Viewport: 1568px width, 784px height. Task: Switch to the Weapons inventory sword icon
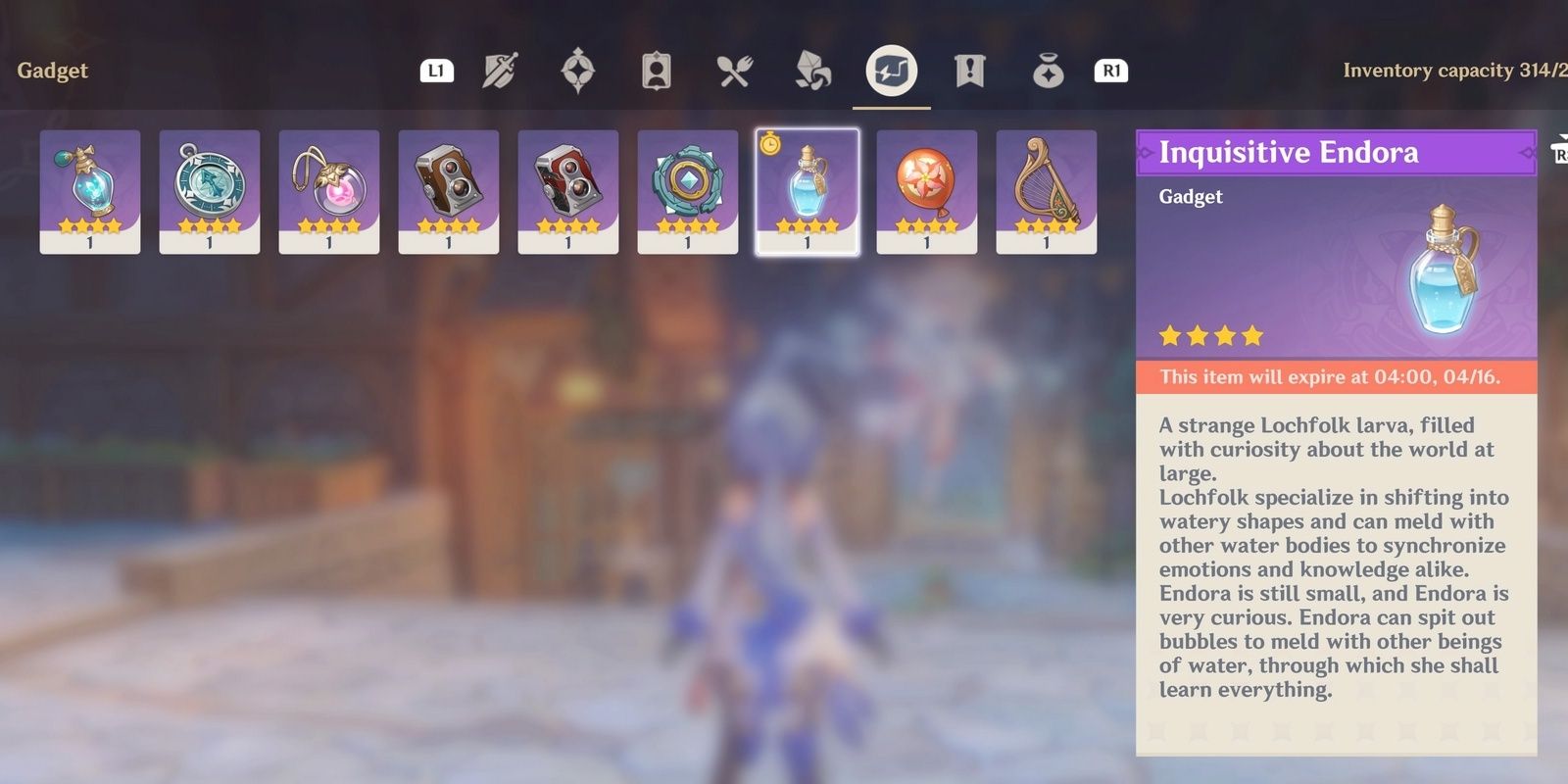tap(498, 69)
